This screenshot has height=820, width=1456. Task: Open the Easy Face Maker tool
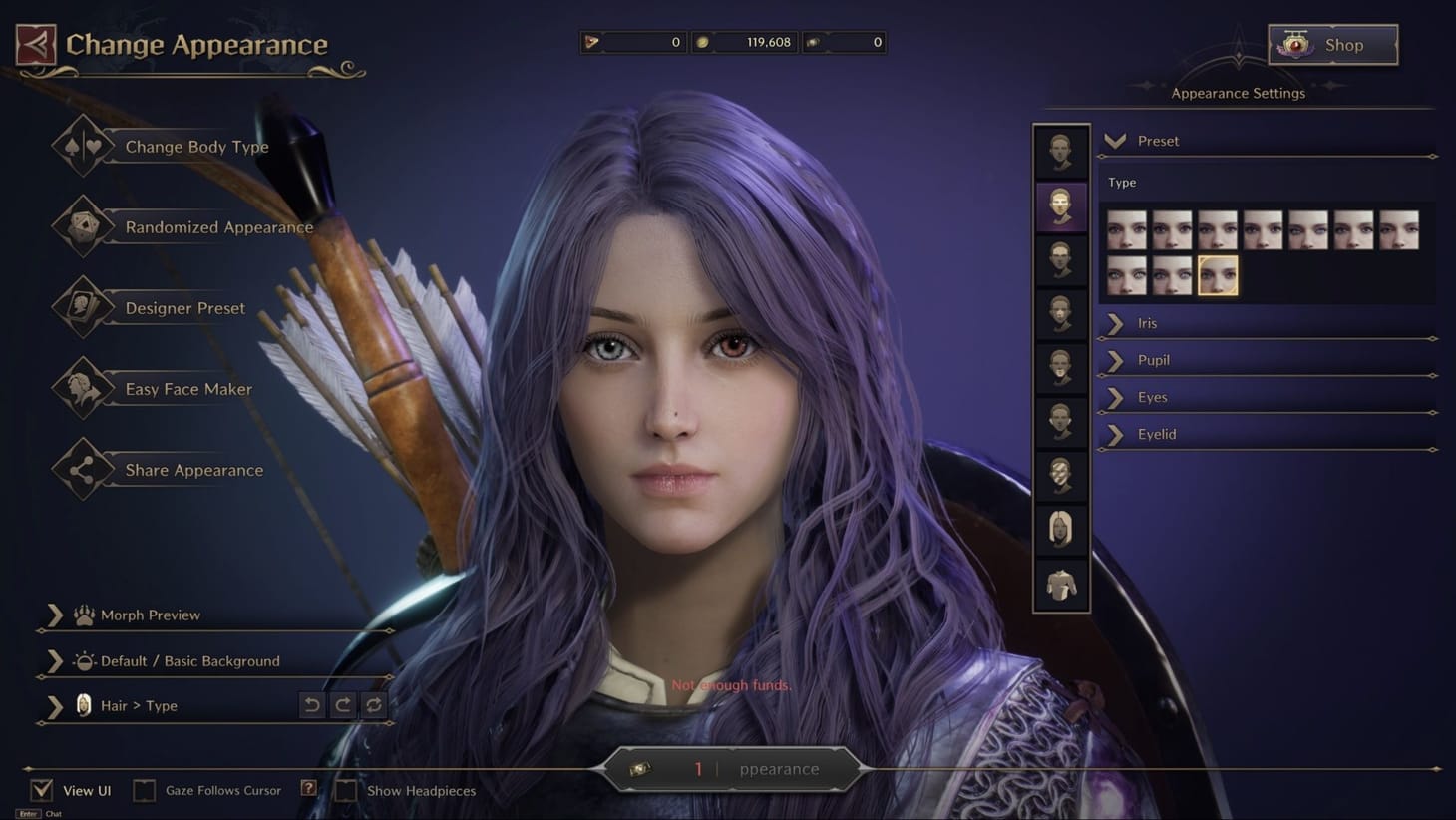pos(187,389)
